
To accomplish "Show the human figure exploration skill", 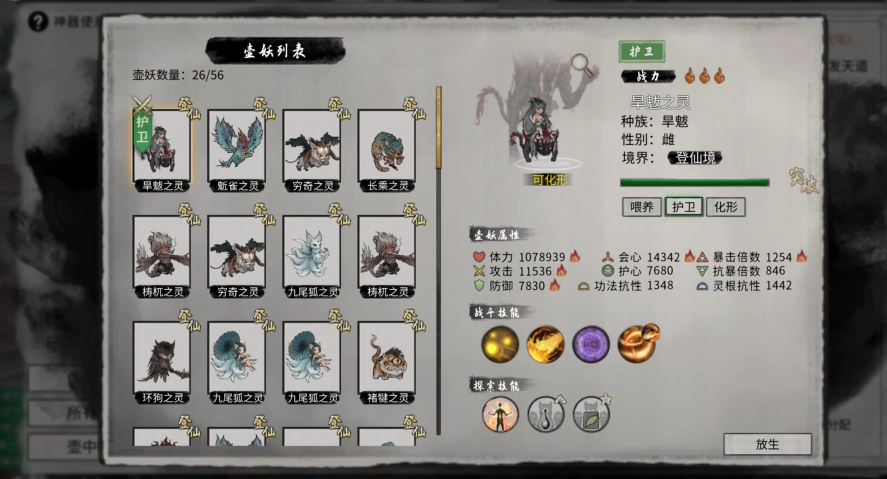I will pyautogui.click(x=500, y=414).
